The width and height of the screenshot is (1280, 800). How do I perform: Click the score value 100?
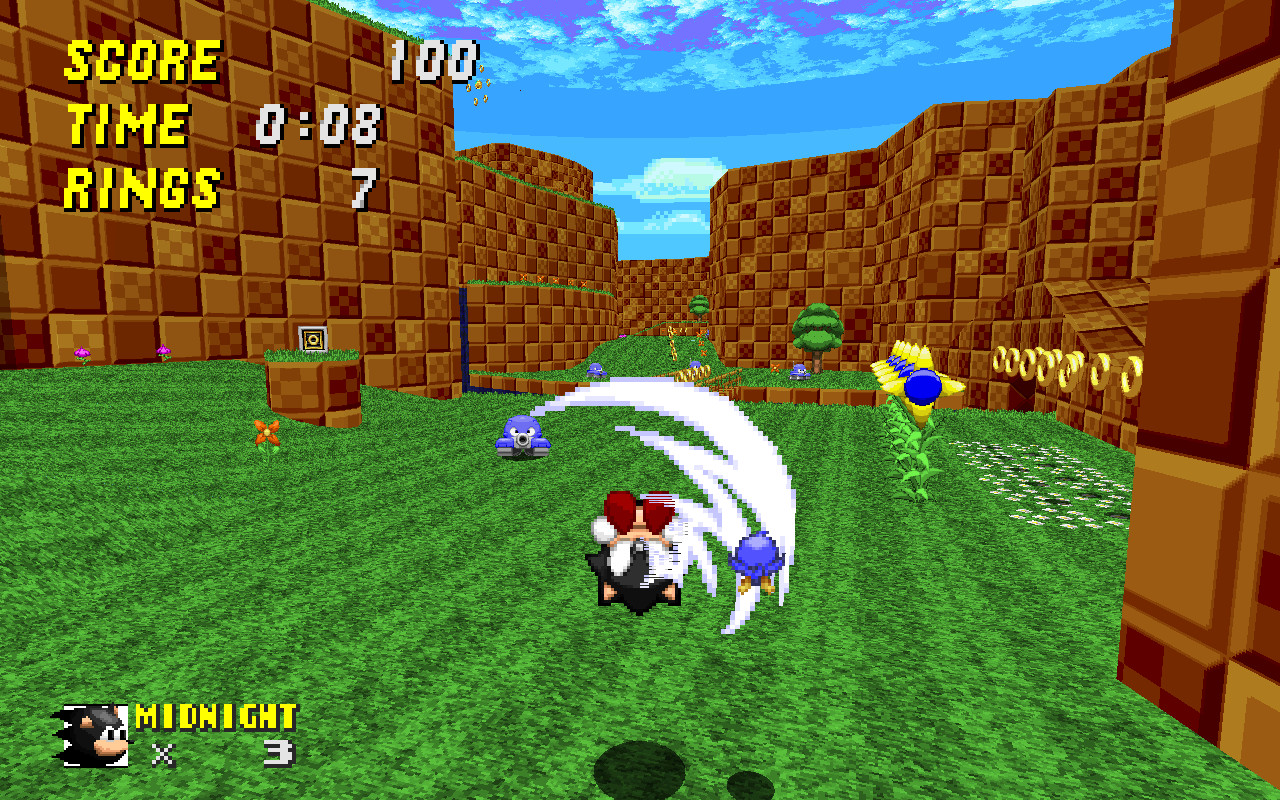click(435, 58)
